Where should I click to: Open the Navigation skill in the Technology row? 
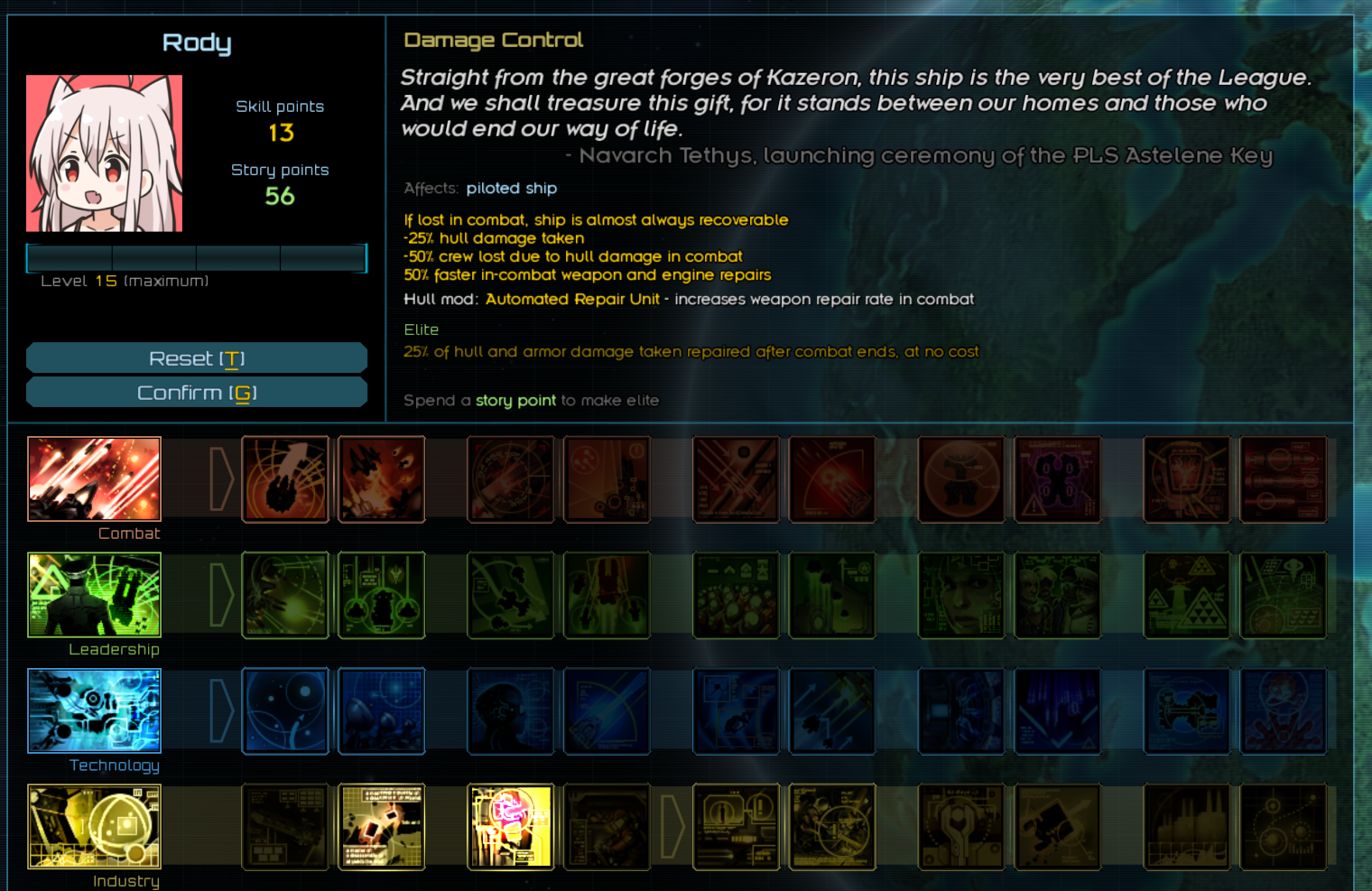click(x=285, y=710)
